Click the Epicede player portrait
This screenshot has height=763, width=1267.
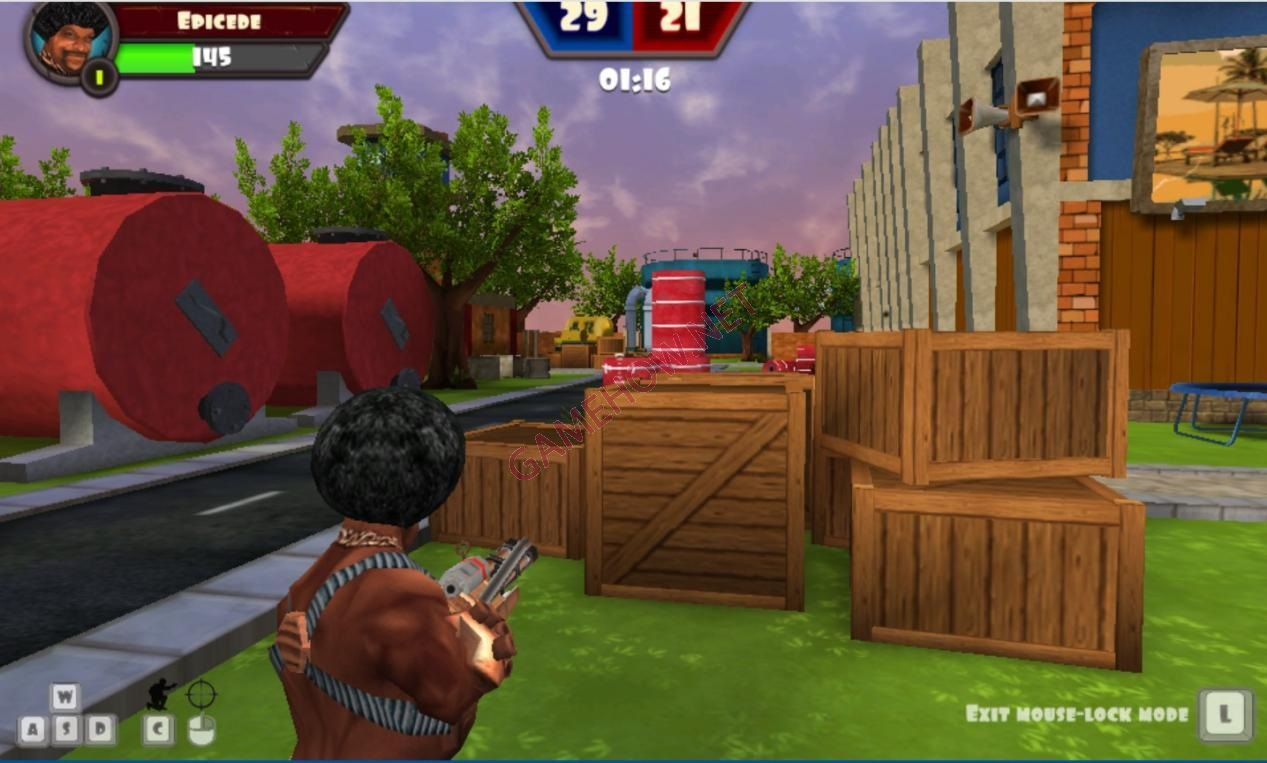[x=70, y=40]
